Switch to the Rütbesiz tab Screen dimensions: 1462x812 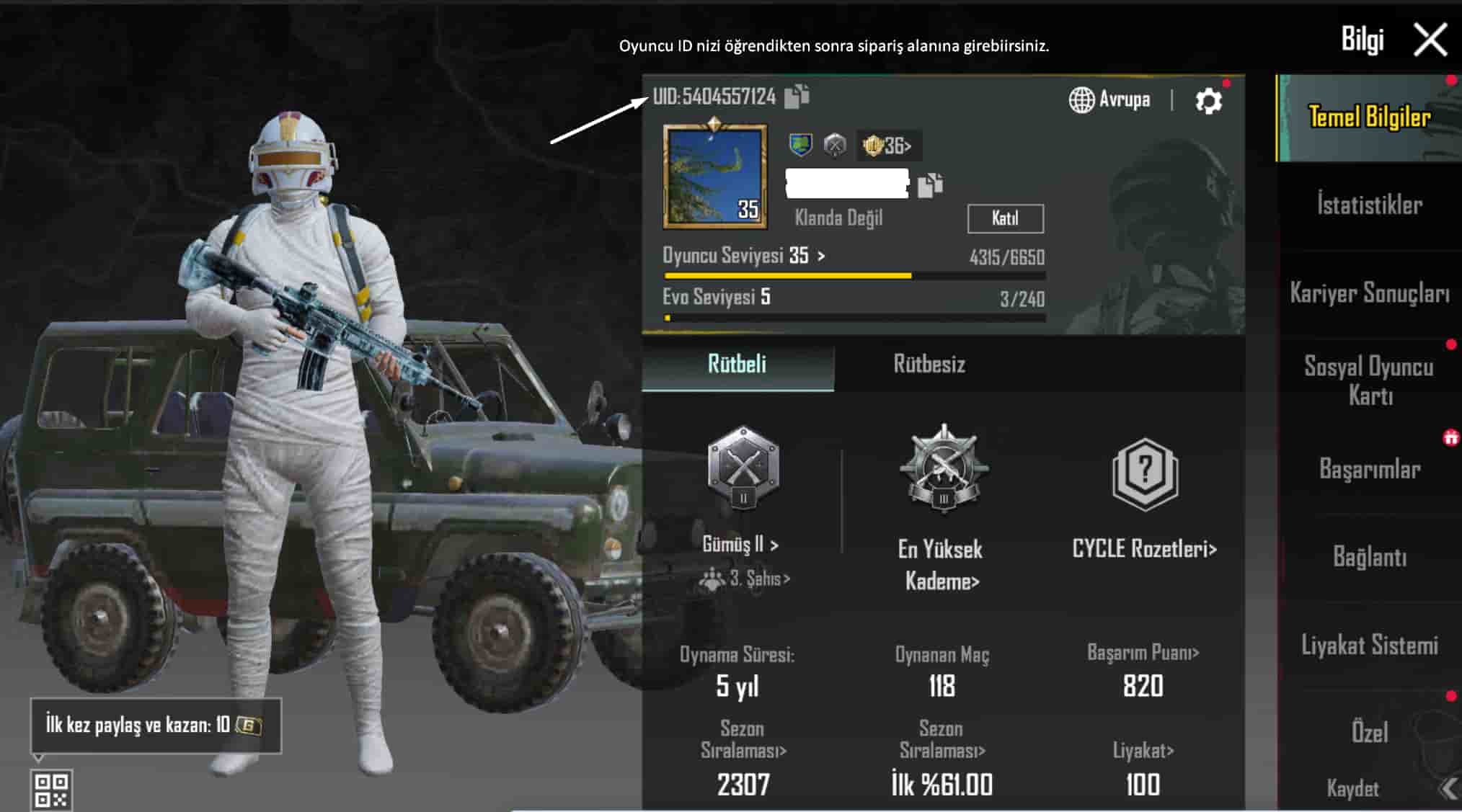tap(929, 365)
